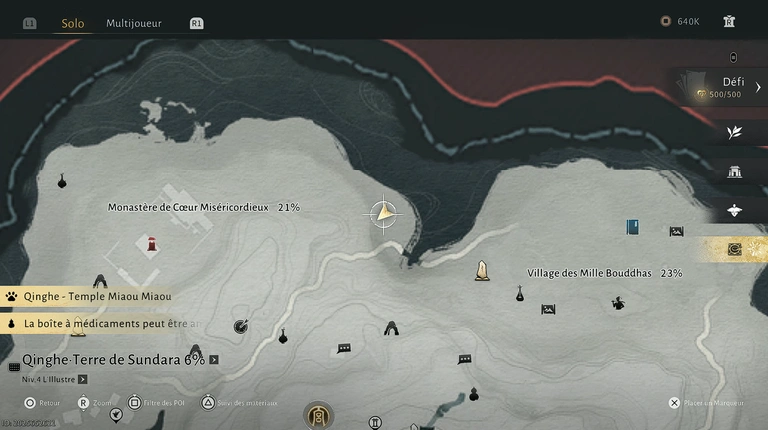Select the highlighted swirl side tab
The height and width of the screenshot is (430, 768).
click(735, 249)
